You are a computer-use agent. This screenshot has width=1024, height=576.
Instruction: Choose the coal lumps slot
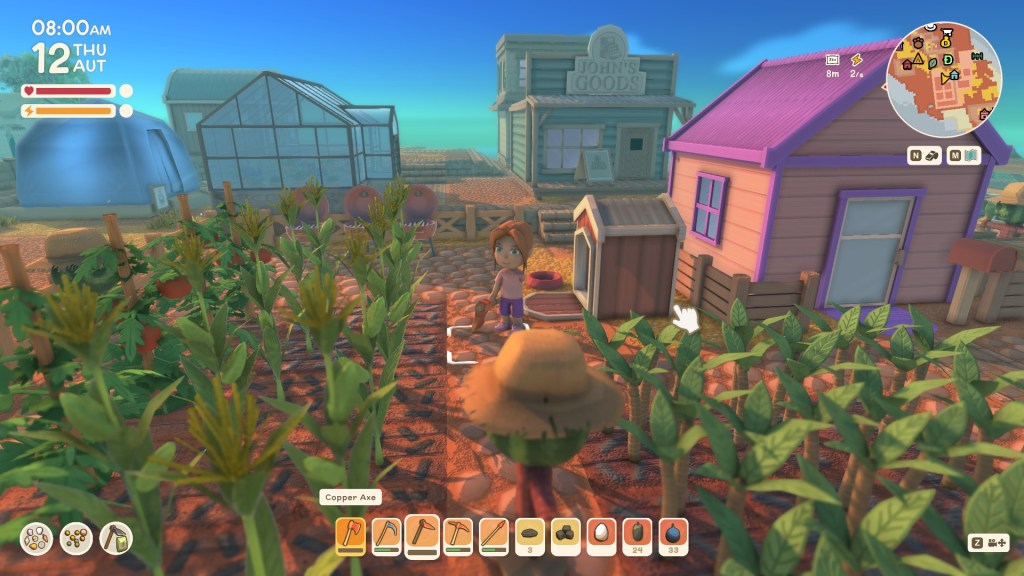(566, 535)
